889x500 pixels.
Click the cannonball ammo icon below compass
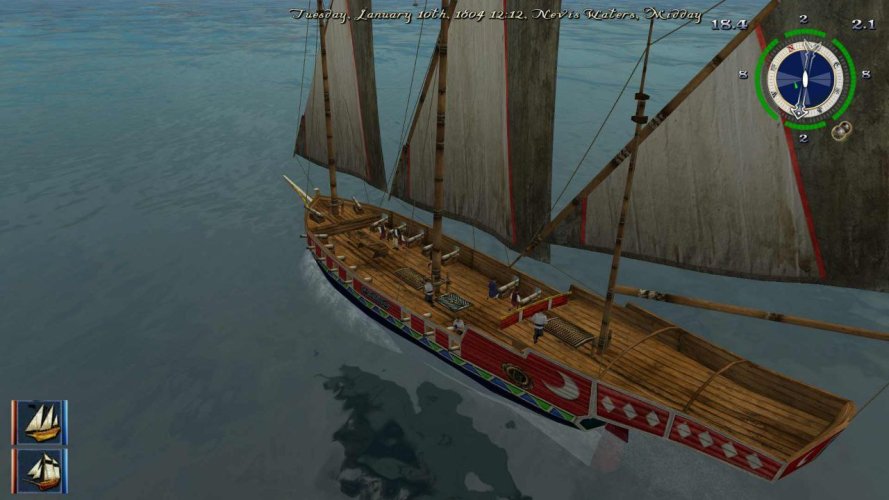point(843,129)
